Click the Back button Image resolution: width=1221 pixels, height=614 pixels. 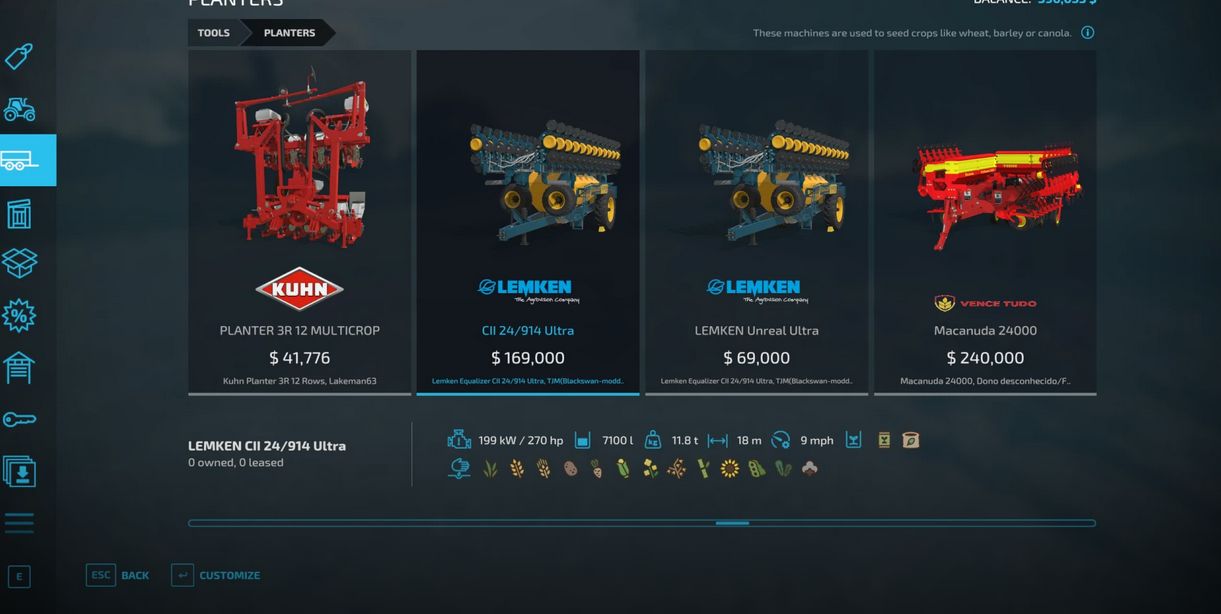(134, 575)
